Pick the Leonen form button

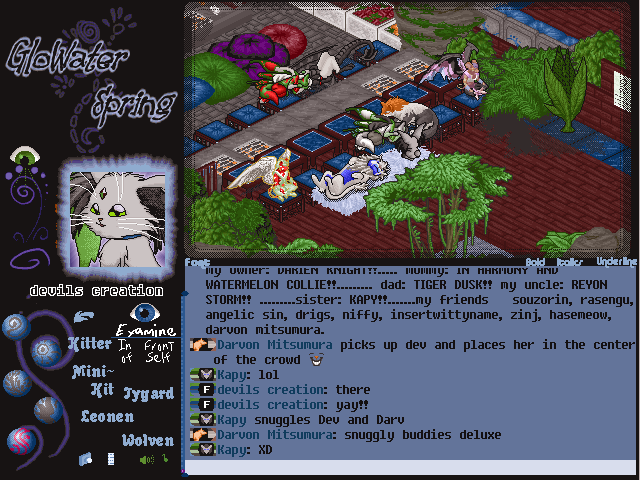[x=107, y=416]
